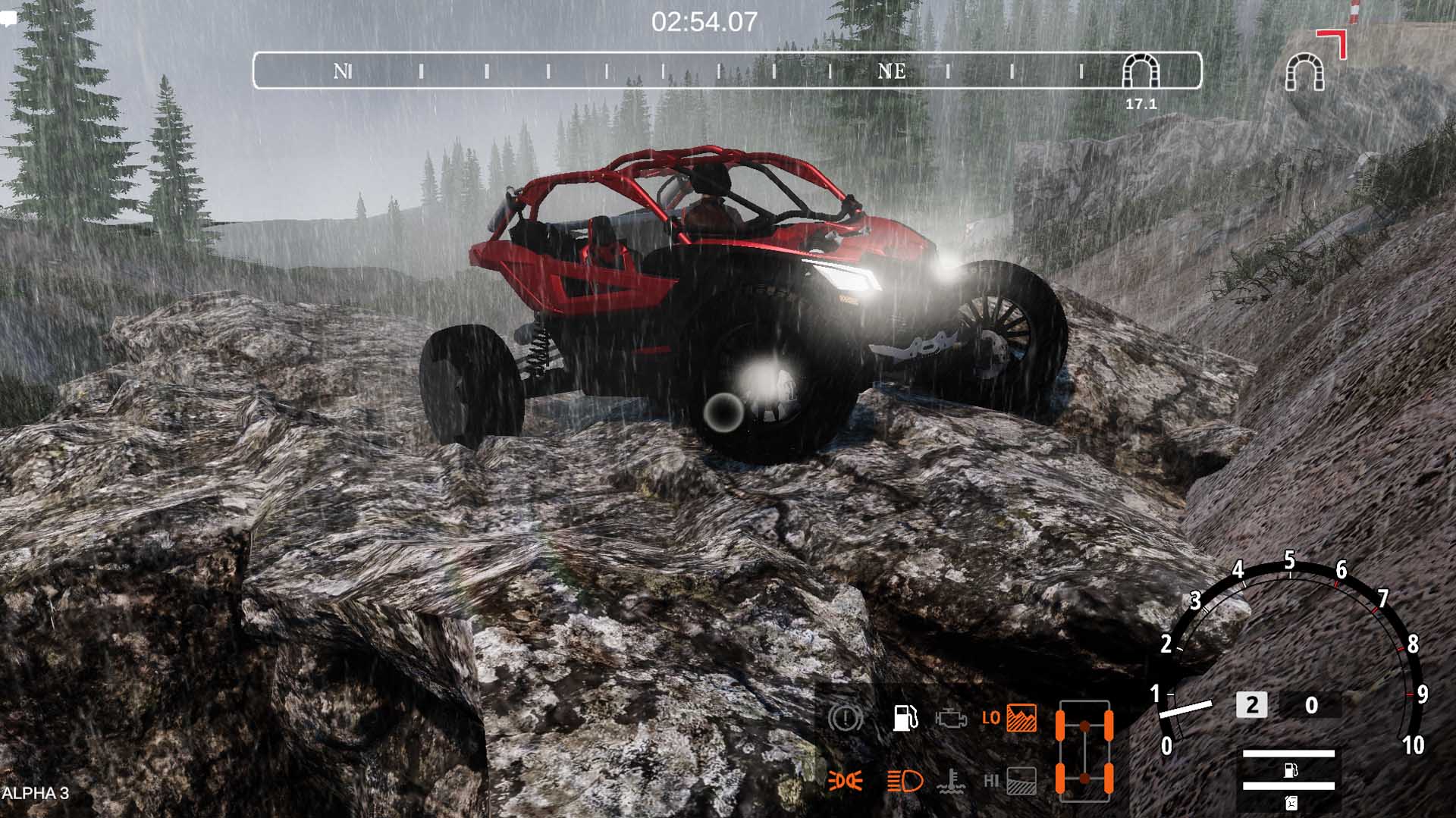Toggle the high beam headlight icon
This screenshot has height=818, width=1456.
[905, 780]
